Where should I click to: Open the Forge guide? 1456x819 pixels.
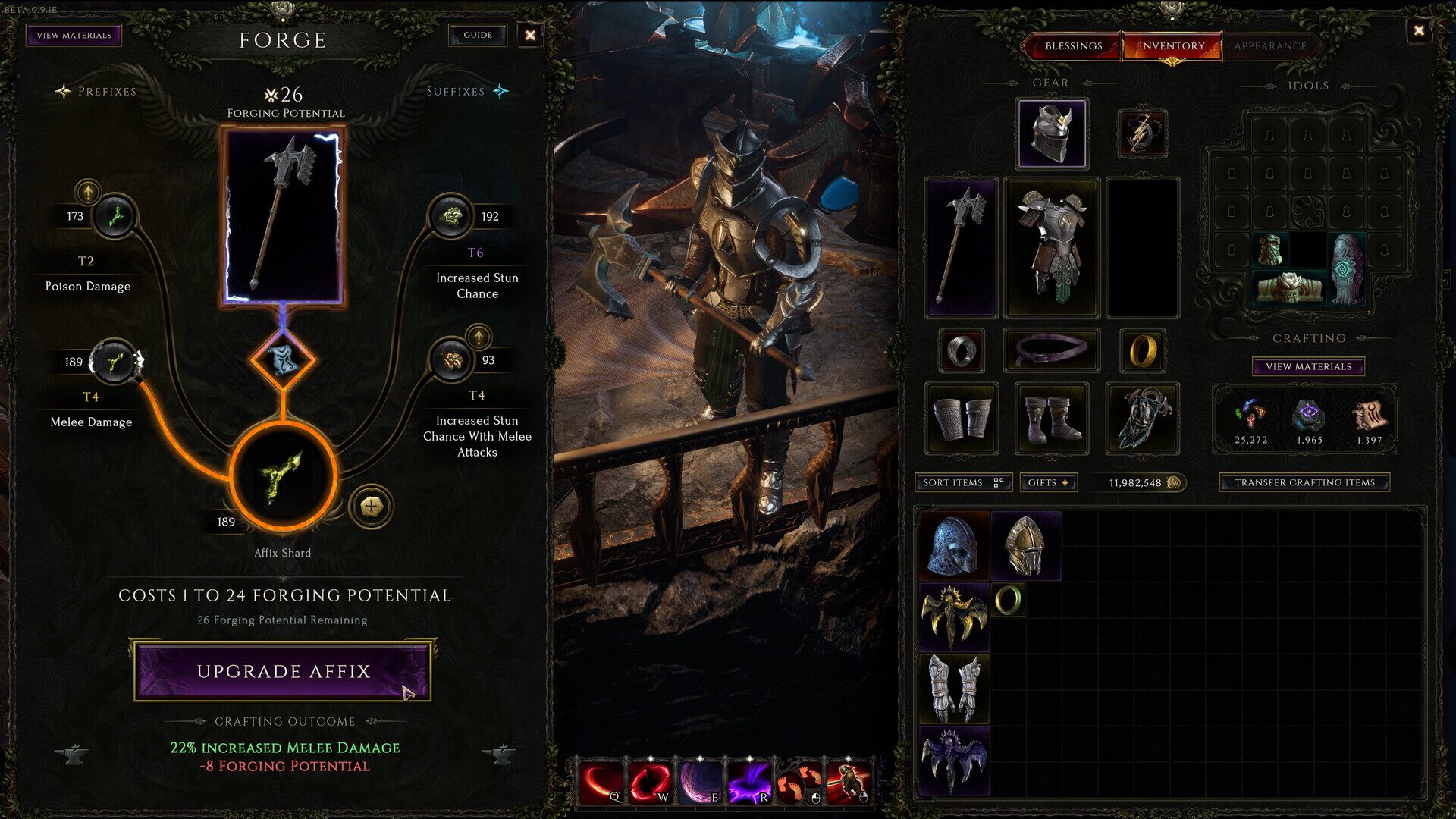tap(477, 35)
